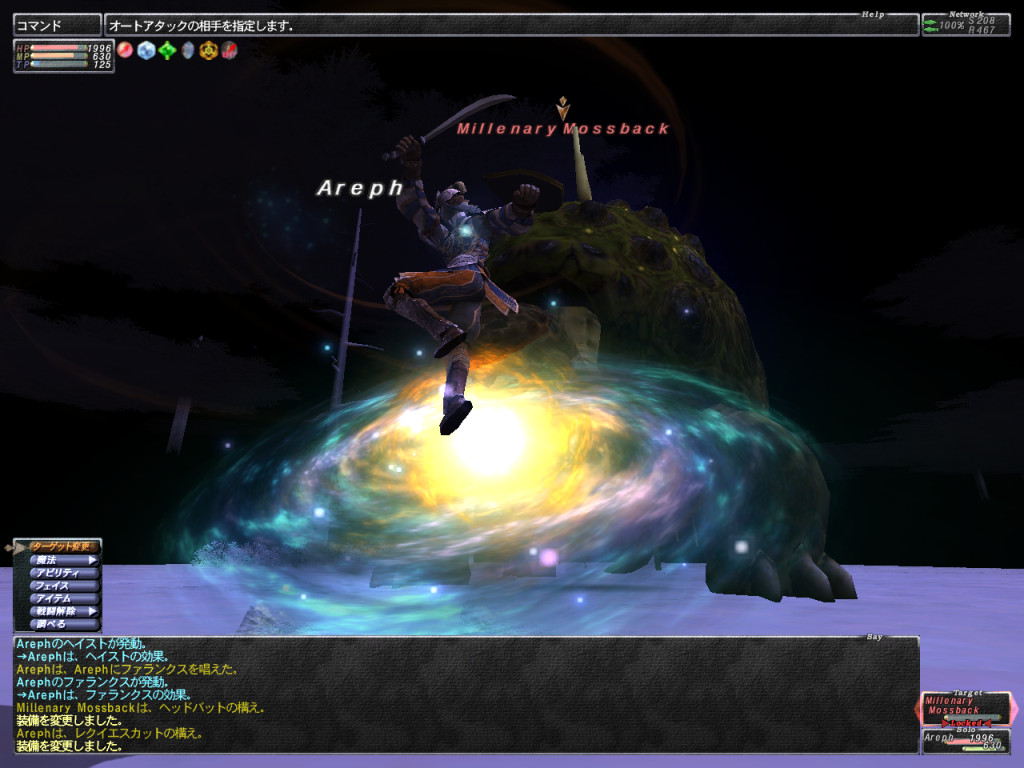1024x768 pixels.
Task: Open the 魔法 magic submenu
Action: click(60, 560)
